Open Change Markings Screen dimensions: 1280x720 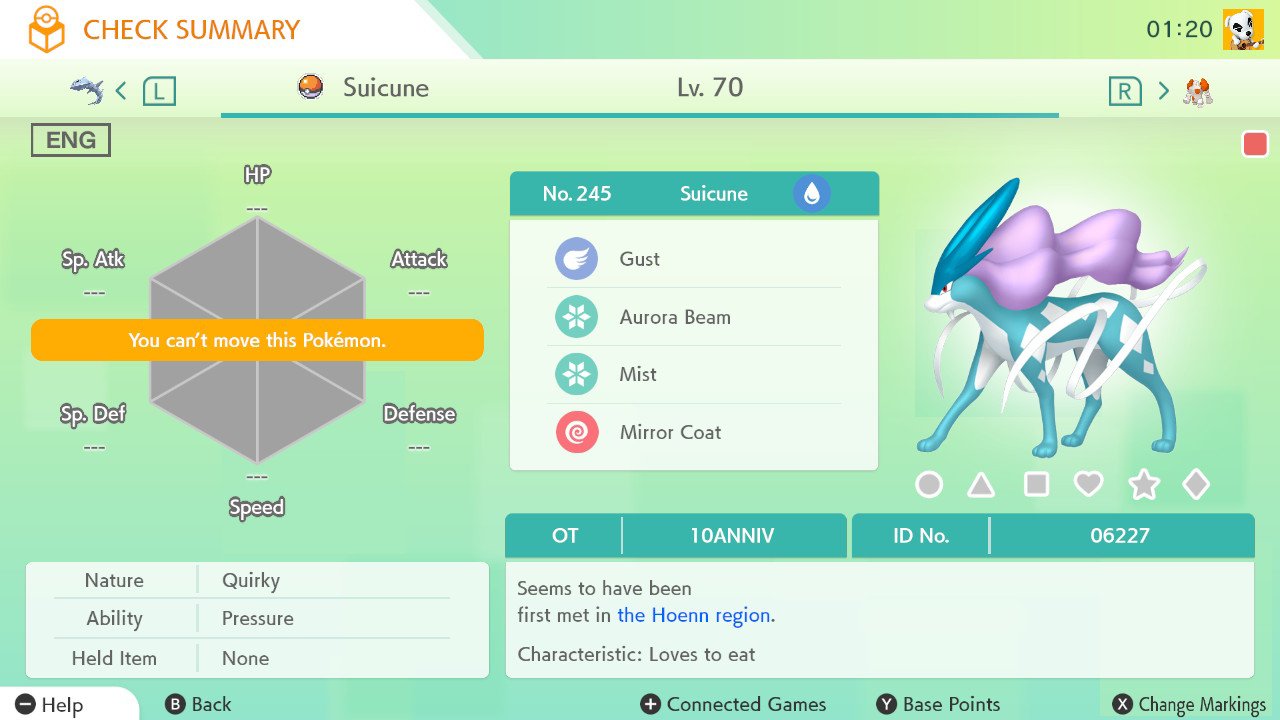pos(1189,705)
